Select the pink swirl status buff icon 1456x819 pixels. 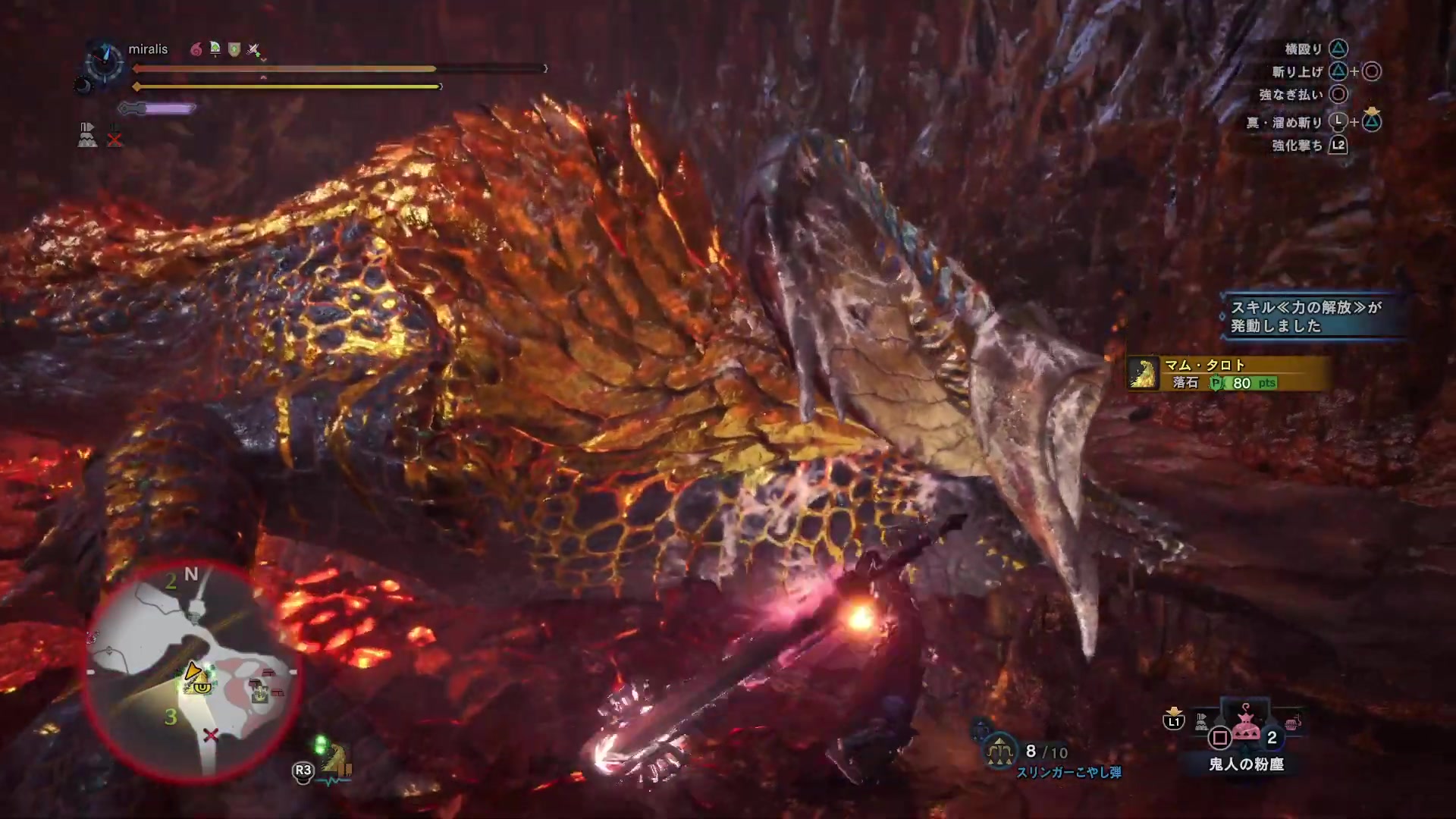click(x=196, y=50)
